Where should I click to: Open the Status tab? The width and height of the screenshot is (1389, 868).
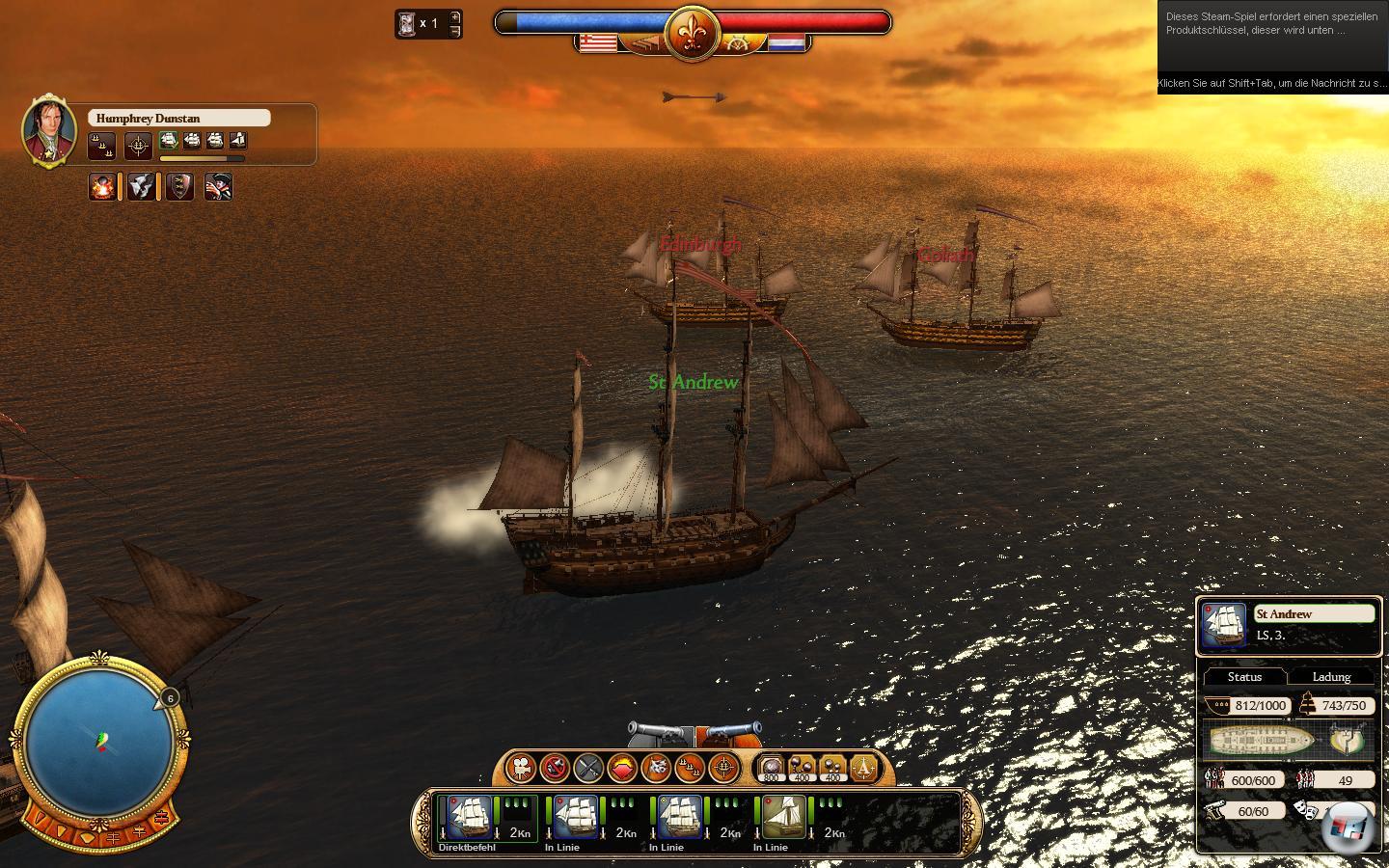1244,677
